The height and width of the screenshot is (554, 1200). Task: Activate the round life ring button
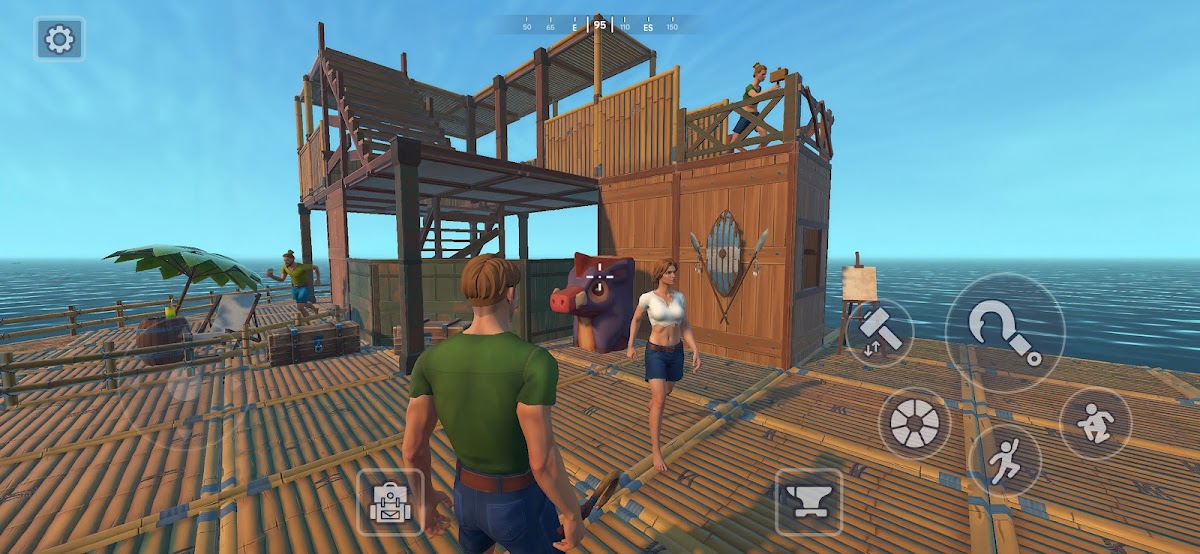pyautogui.click(x=913, y=423)
